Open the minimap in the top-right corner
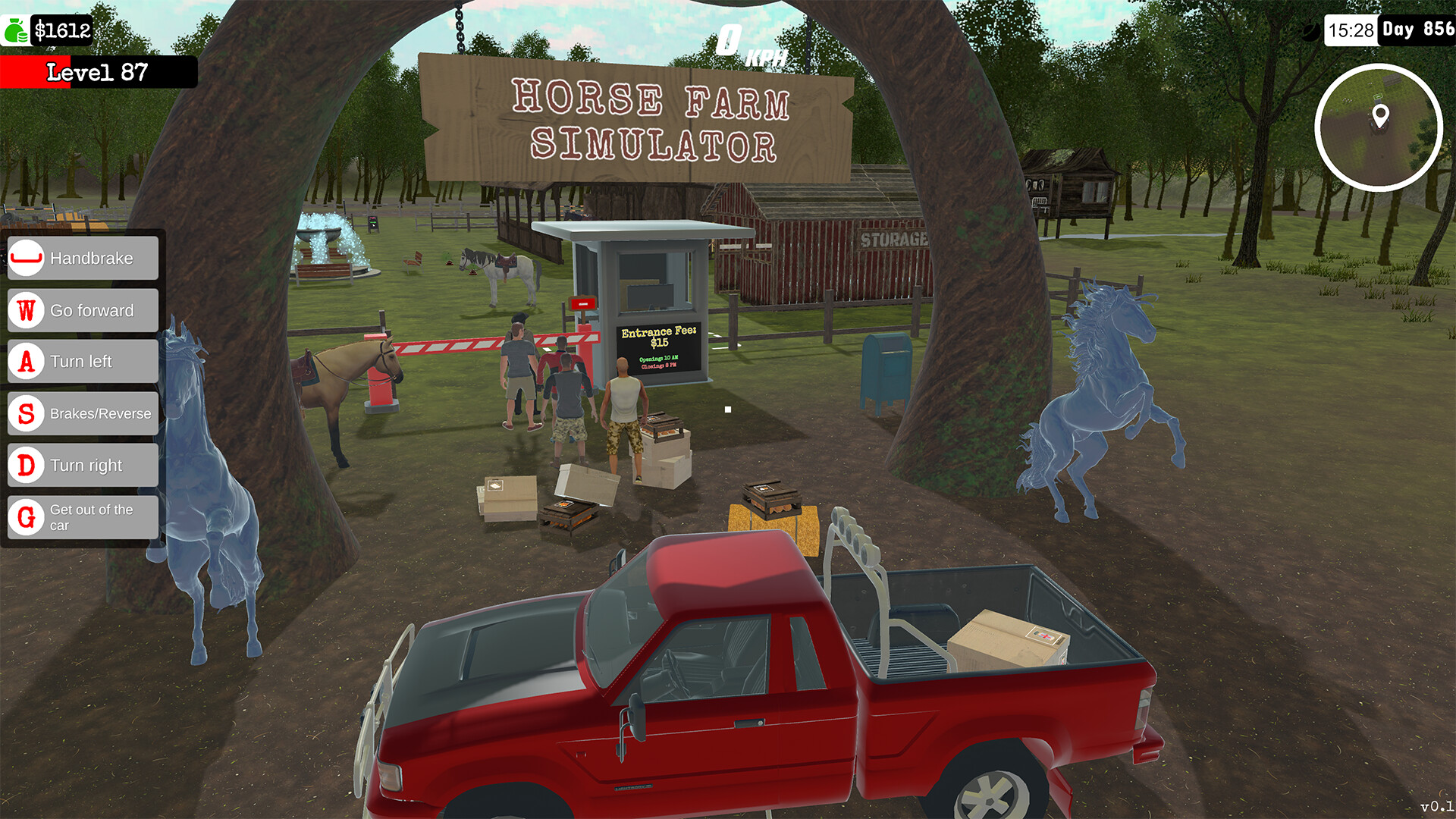 coord(1379,129)
